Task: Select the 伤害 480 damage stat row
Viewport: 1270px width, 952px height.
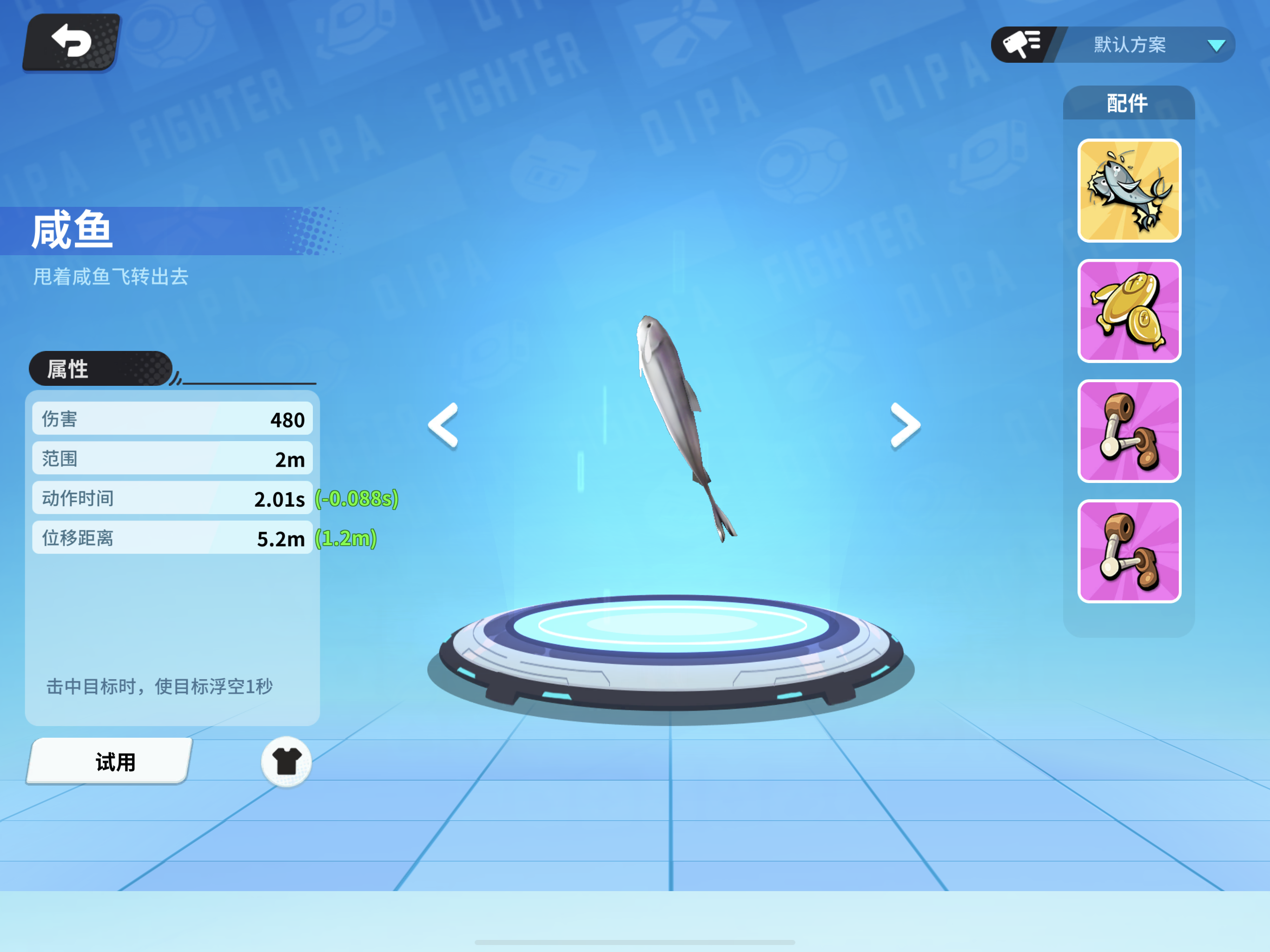Action: click(172, 419)
